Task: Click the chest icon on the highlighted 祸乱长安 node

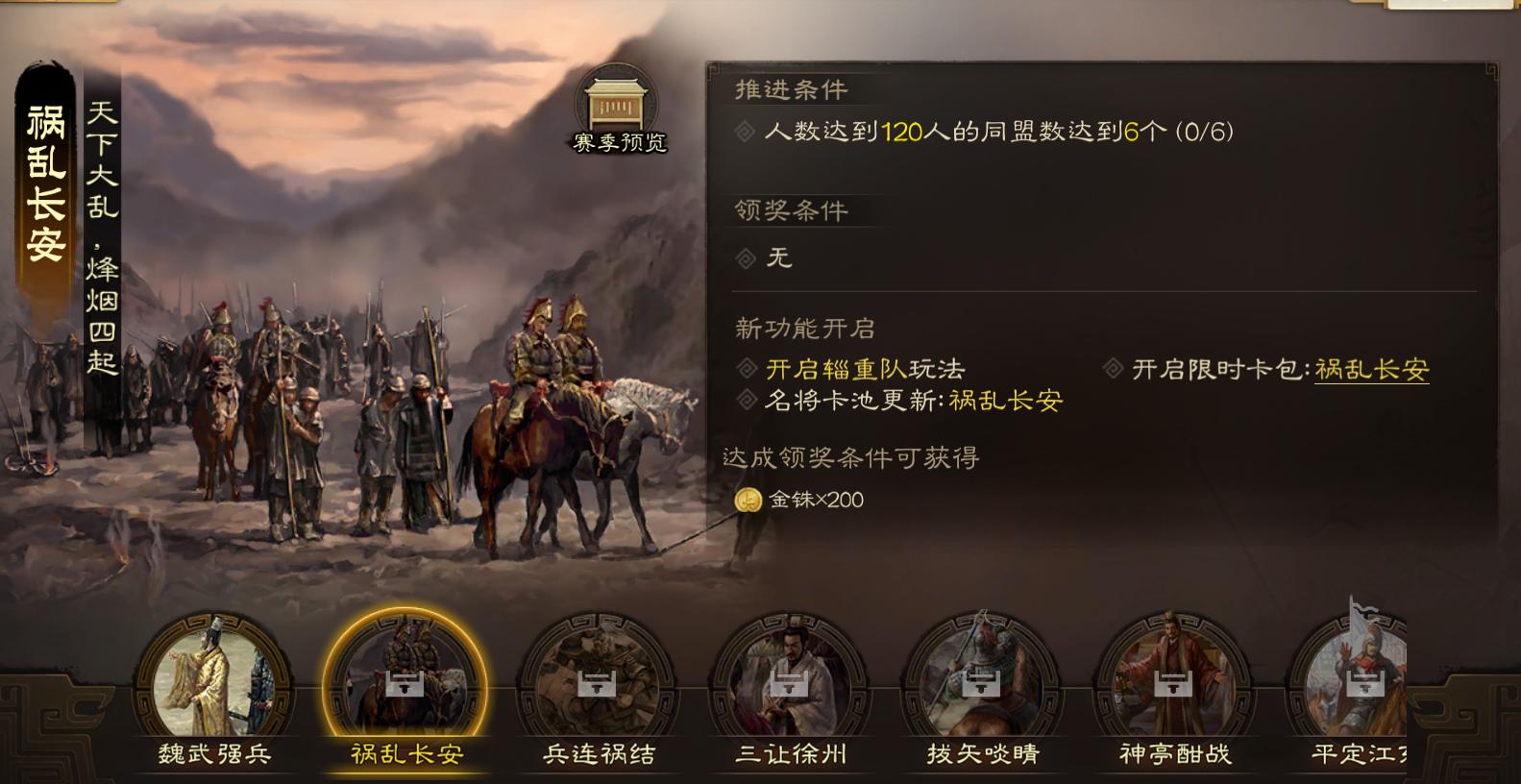Action: coord(405,686)
